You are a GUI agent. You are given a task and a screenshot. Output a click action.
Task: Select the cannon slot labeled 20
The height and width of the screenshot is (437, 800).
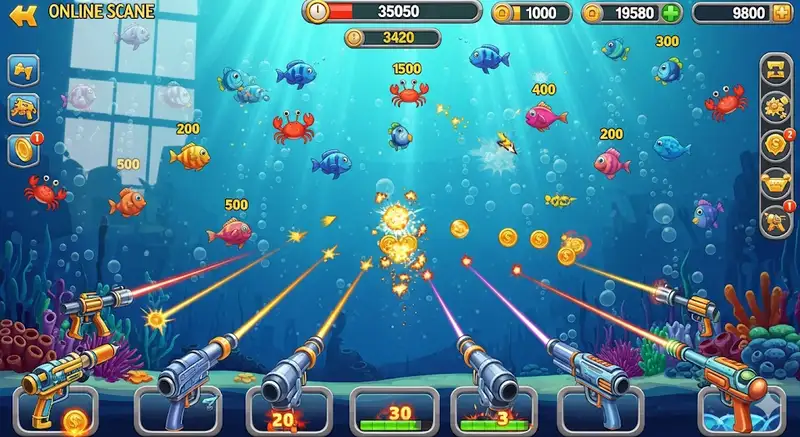283,412
